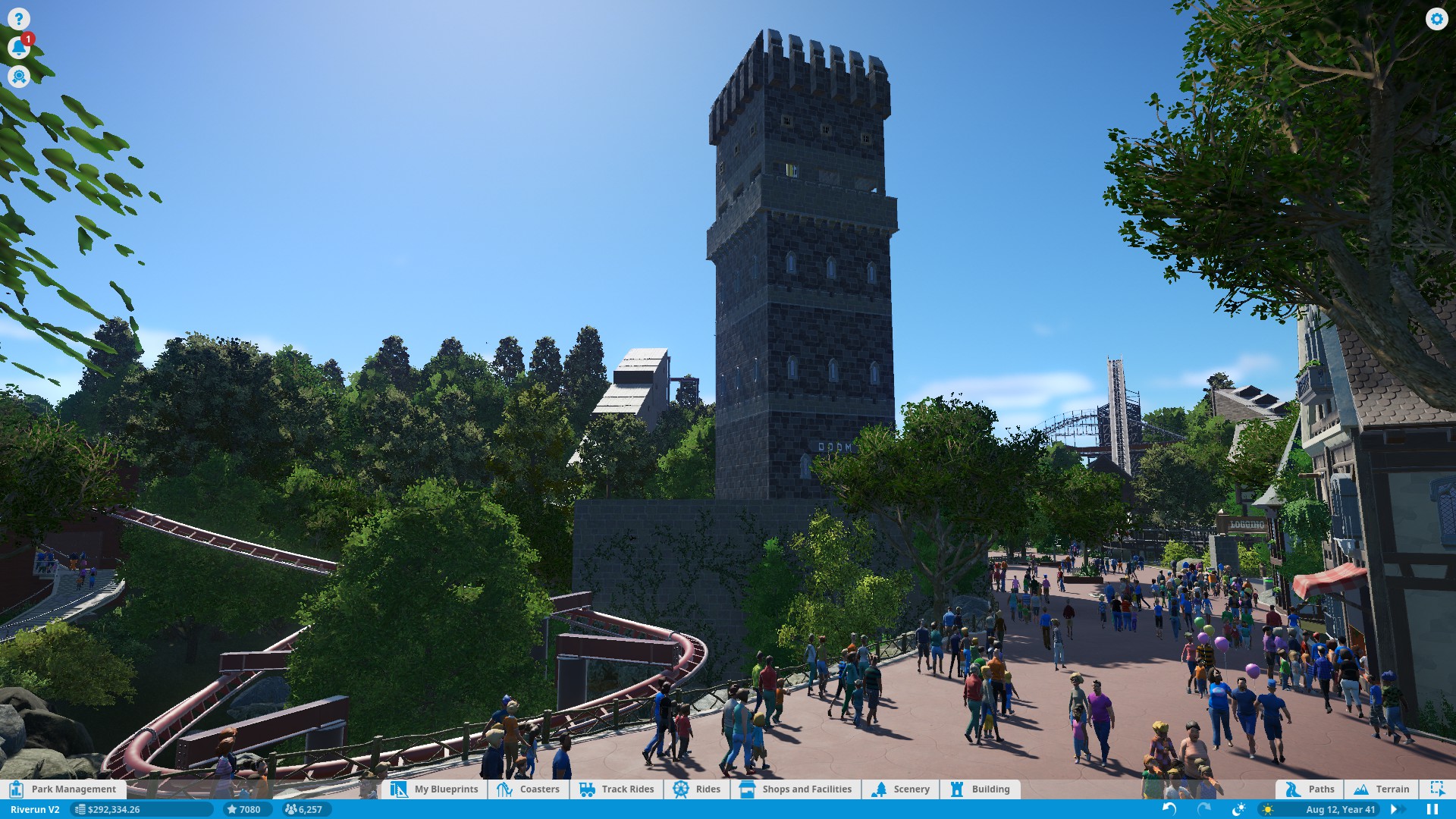Switch to Track Rides
Image resolution: width=1456 pixels, height=819 pixels.
[617, 789]
